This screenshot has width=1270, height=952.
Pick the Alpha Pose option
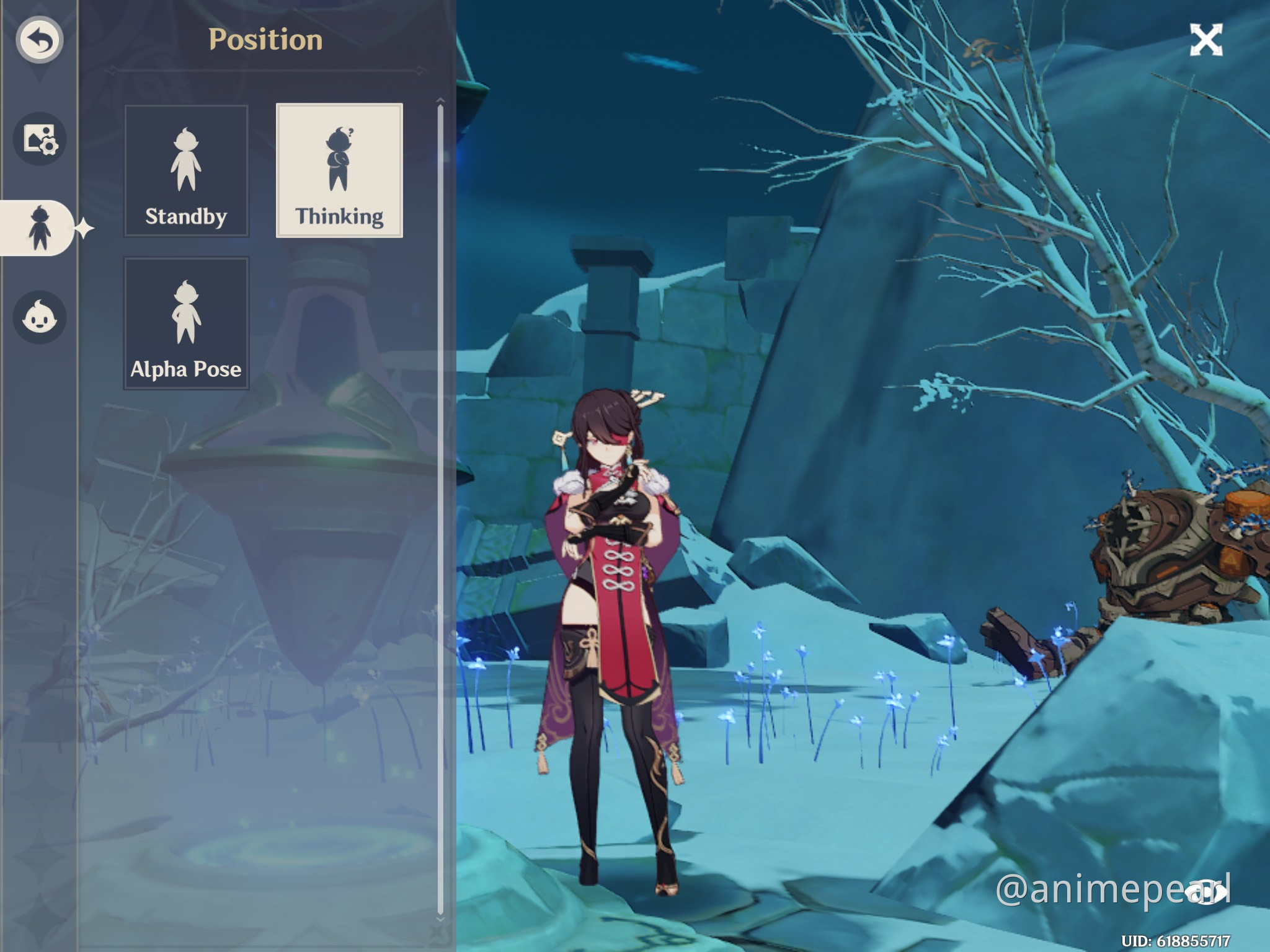(186, 324)
